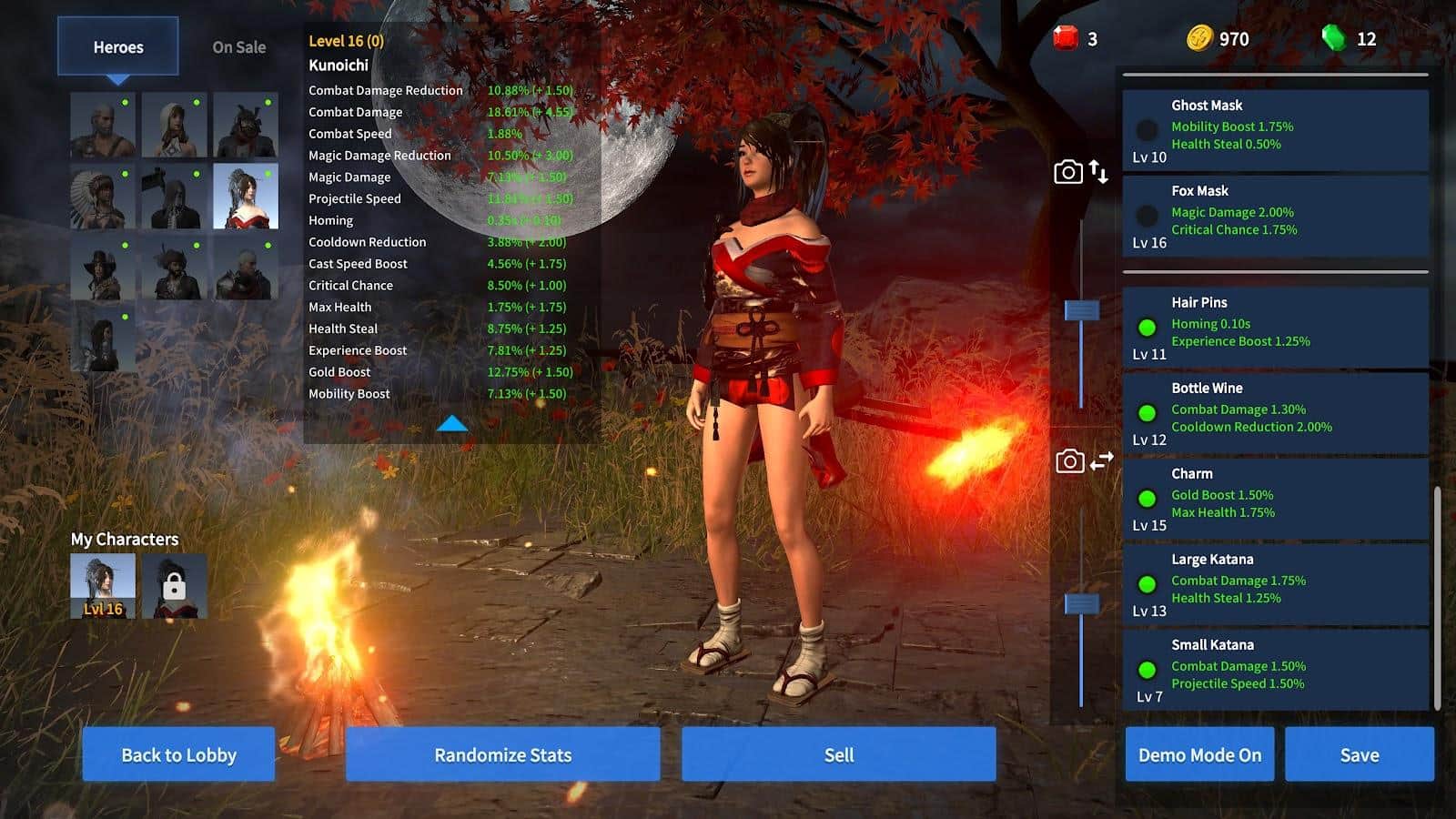Switch to the On Sale tab
This screenshot has height=819, width=1456.
pyautogui.click(x=238, y=47)
